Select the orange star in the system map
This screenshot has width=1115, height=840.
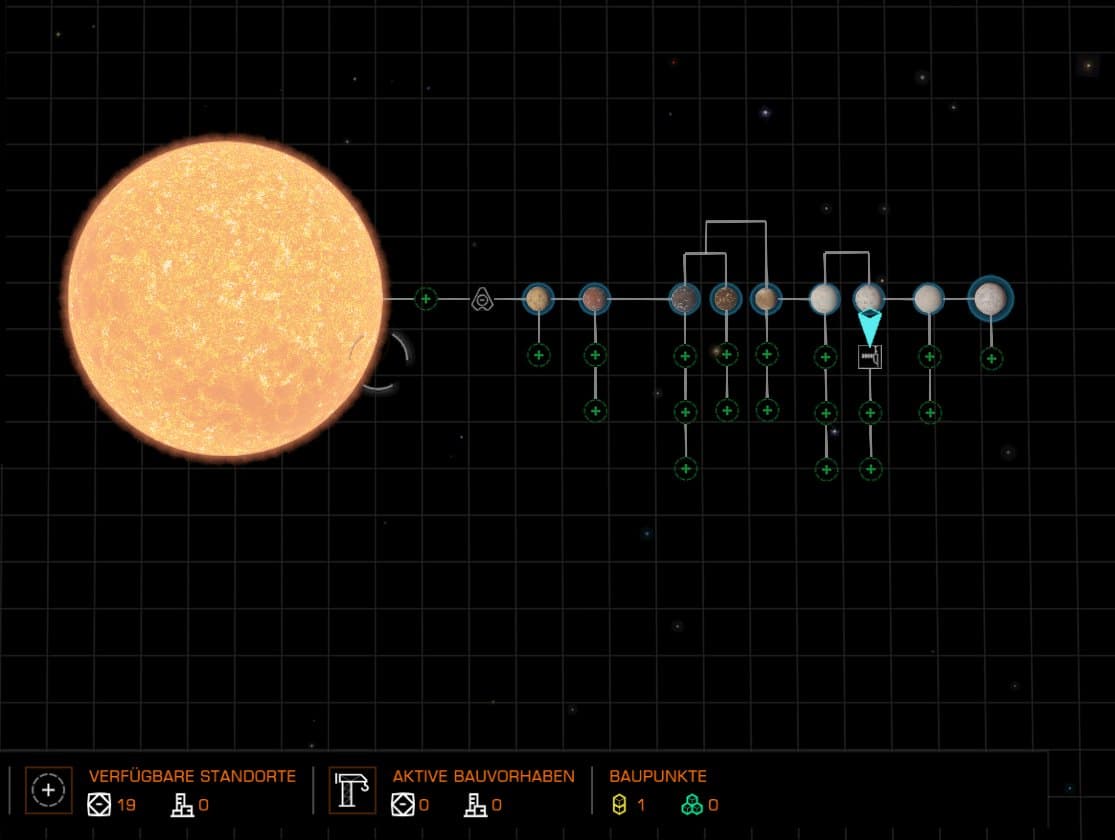(225, 298)
